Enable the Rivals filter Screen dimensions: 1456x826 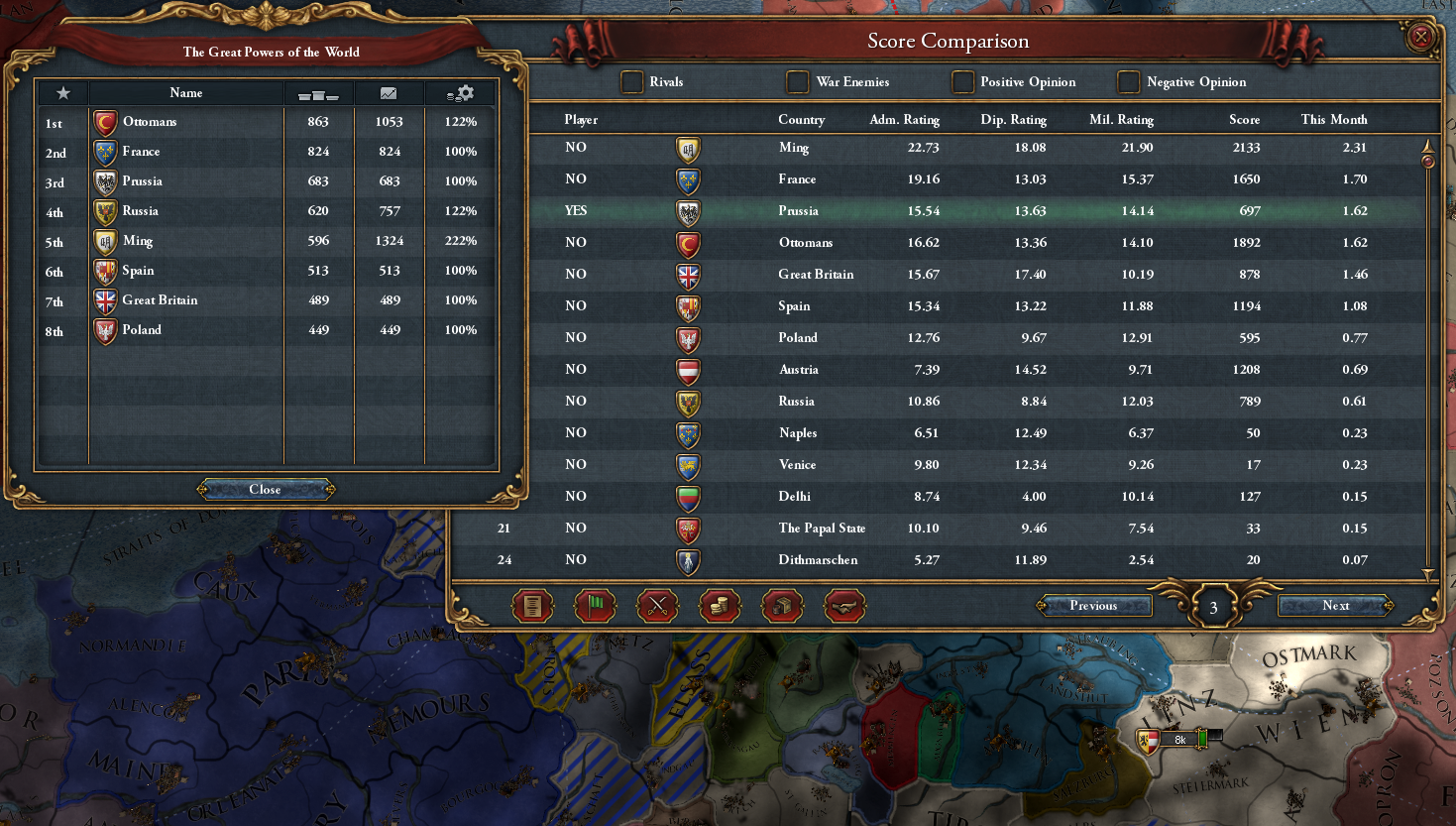coord(631,82)
